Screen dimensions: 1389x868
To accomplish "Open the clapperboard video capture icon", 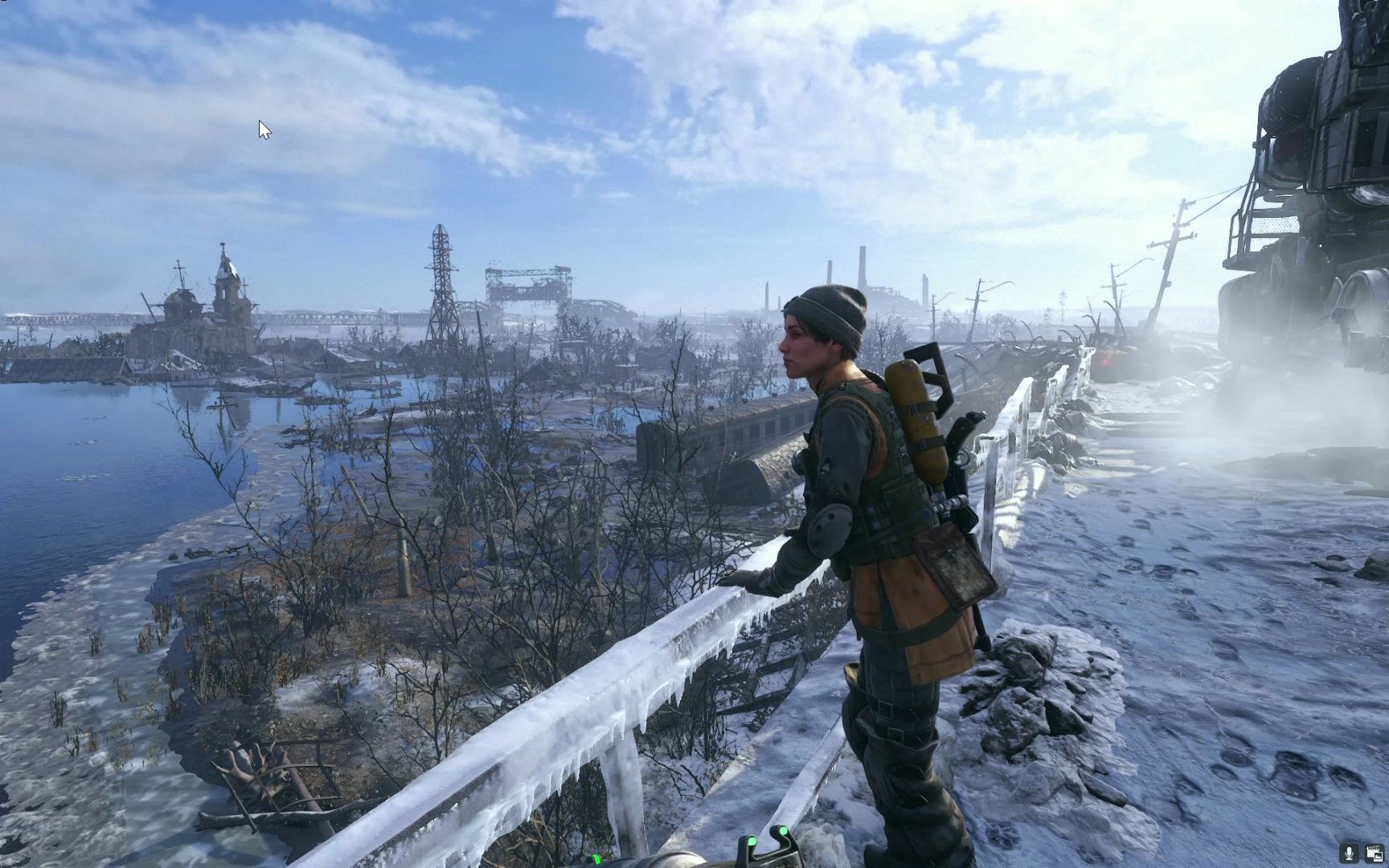I will coord(1373,852).
